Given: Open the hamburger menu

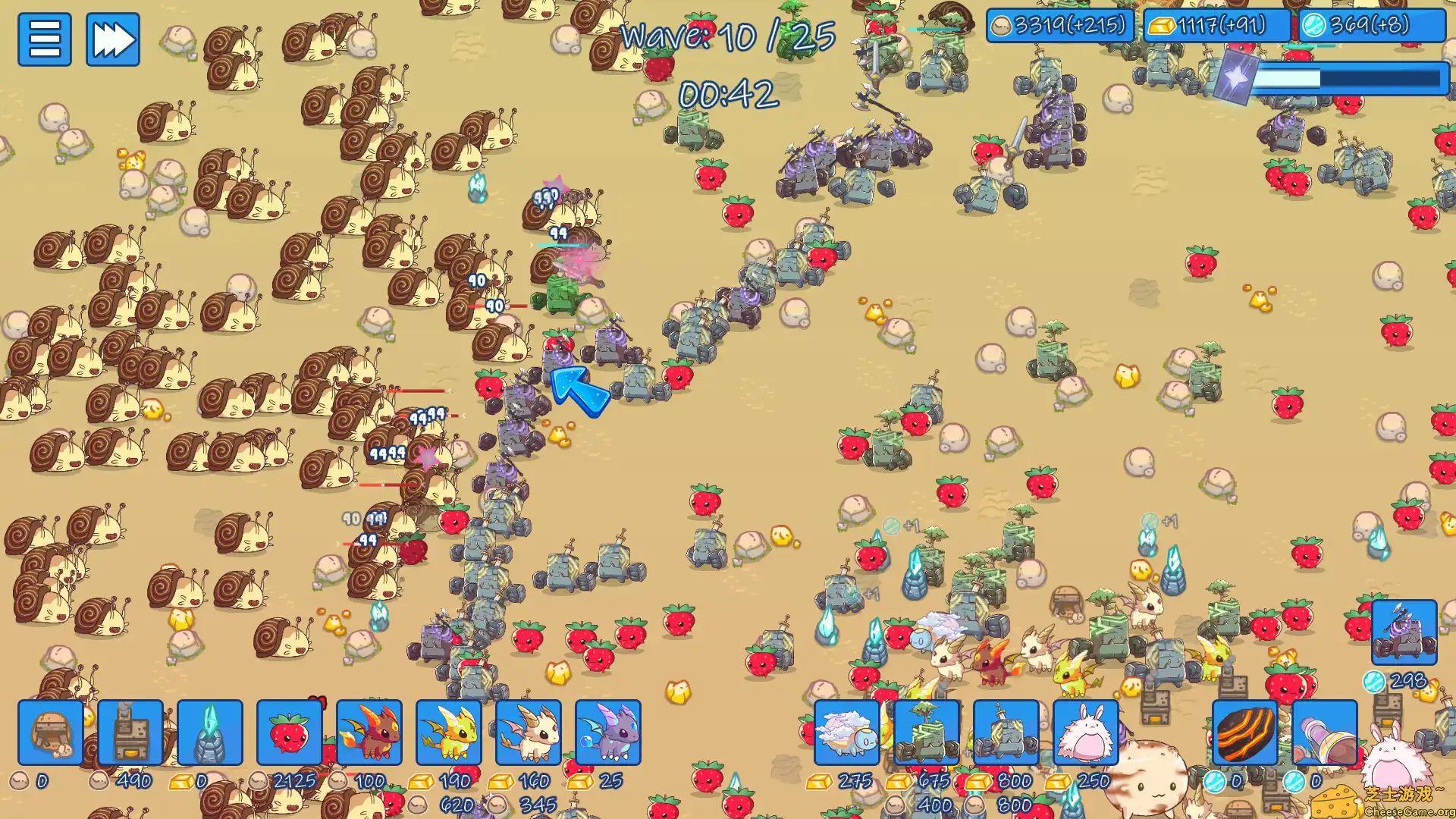Looking at the screenshot, I should point(45,39).
